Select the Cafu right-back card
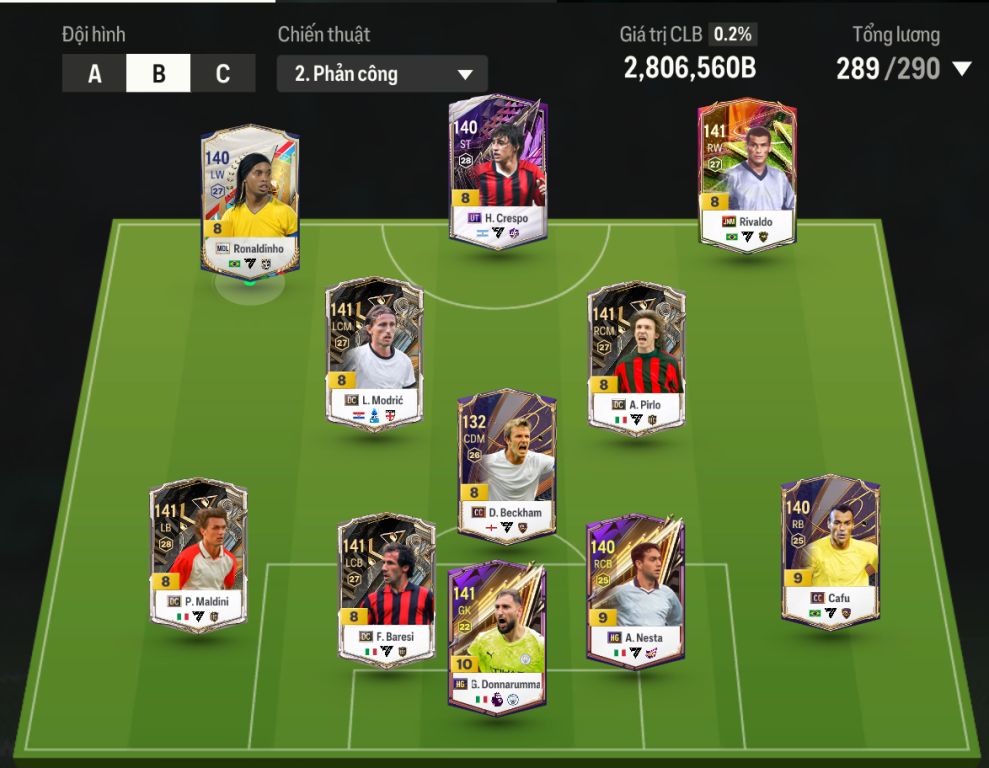Image resolution: width=989 pixels, height=768 pixels. tap(830, 550)
